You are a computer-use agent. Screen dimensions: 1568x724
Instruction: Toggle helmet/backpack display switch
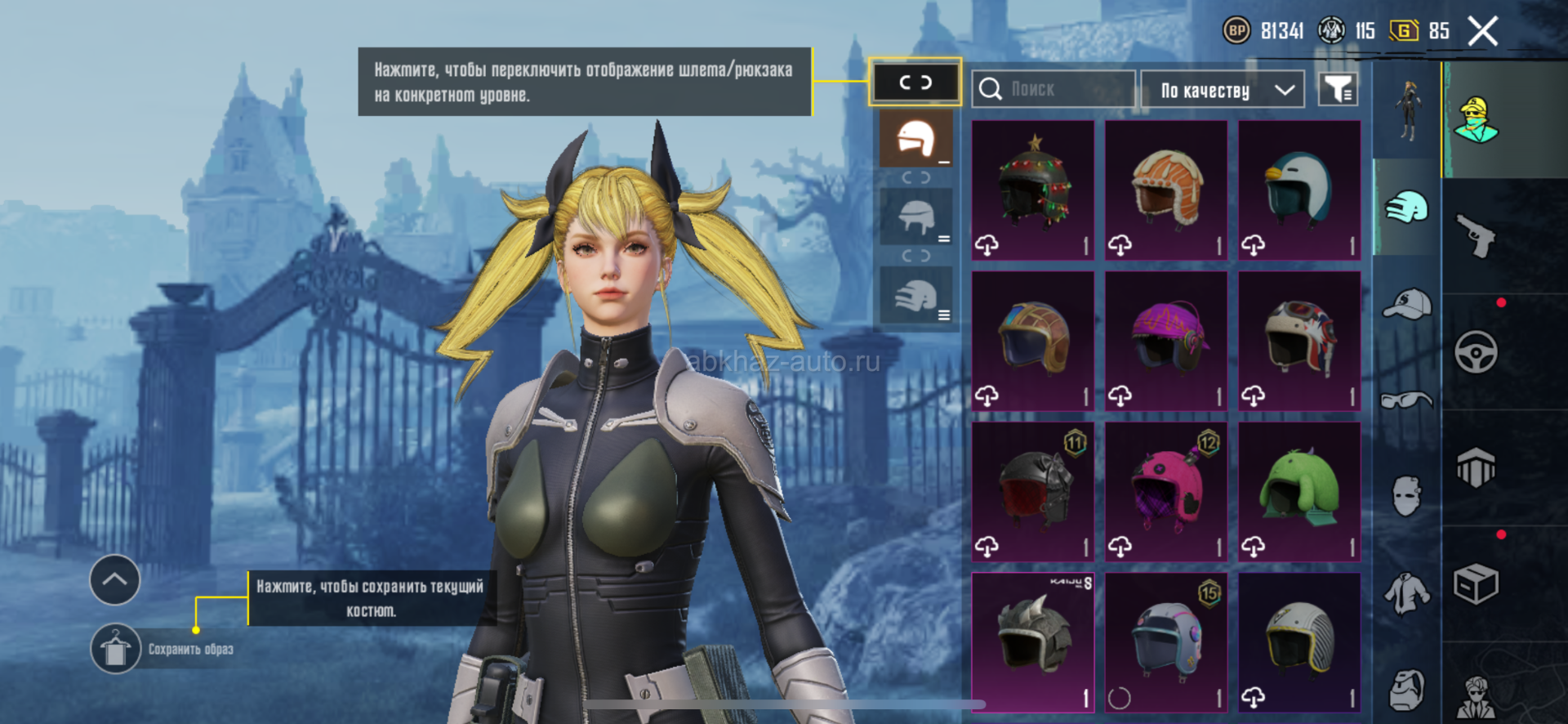coord(915,83)
